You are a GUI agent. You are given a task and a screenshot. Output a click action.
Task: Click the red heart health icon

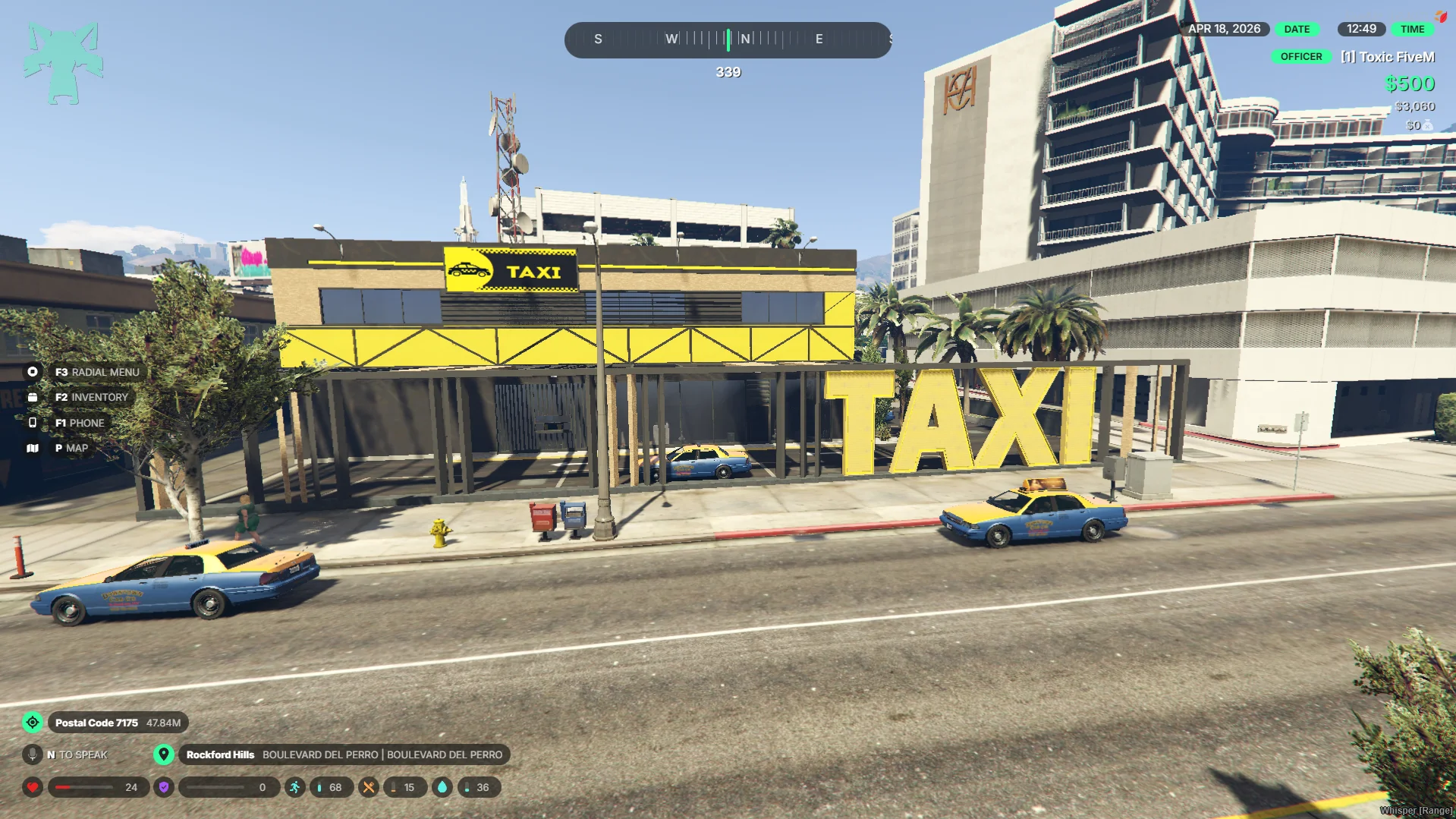tap(33, 787)
